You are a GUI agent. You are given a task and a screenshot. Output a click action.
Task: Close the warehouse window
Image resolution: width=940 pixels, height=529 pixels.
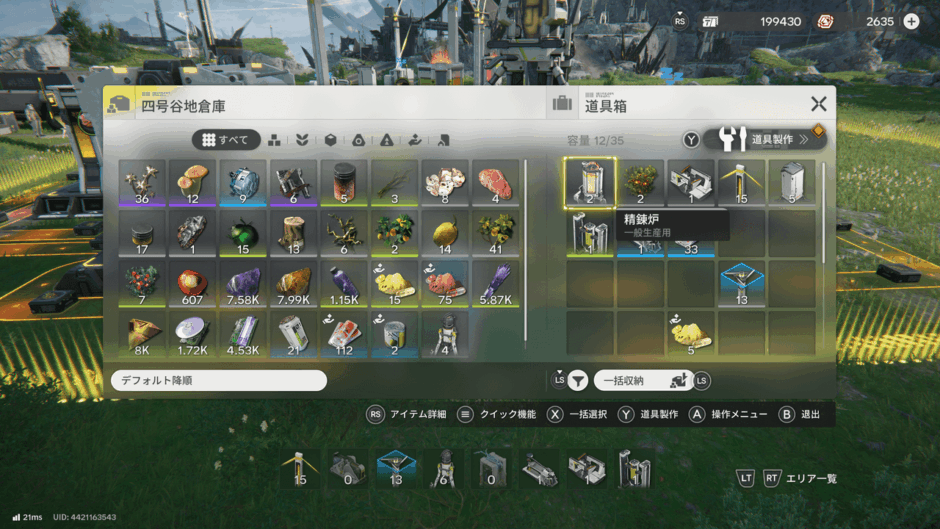tap(818, 104)
